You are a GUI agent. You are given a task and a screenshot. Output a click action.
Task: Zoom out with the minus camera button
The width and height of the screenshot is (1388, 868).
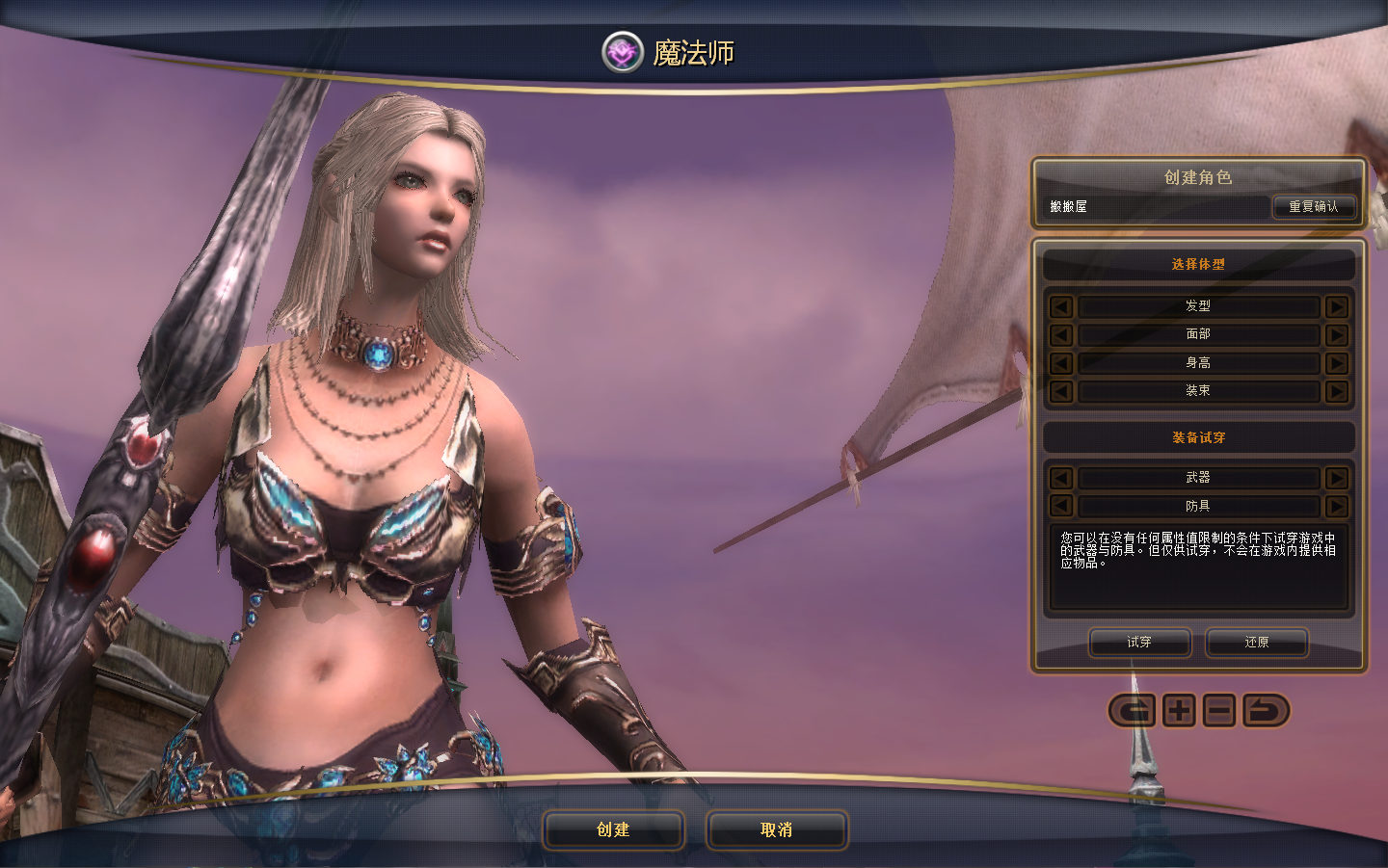[1219, 711]
